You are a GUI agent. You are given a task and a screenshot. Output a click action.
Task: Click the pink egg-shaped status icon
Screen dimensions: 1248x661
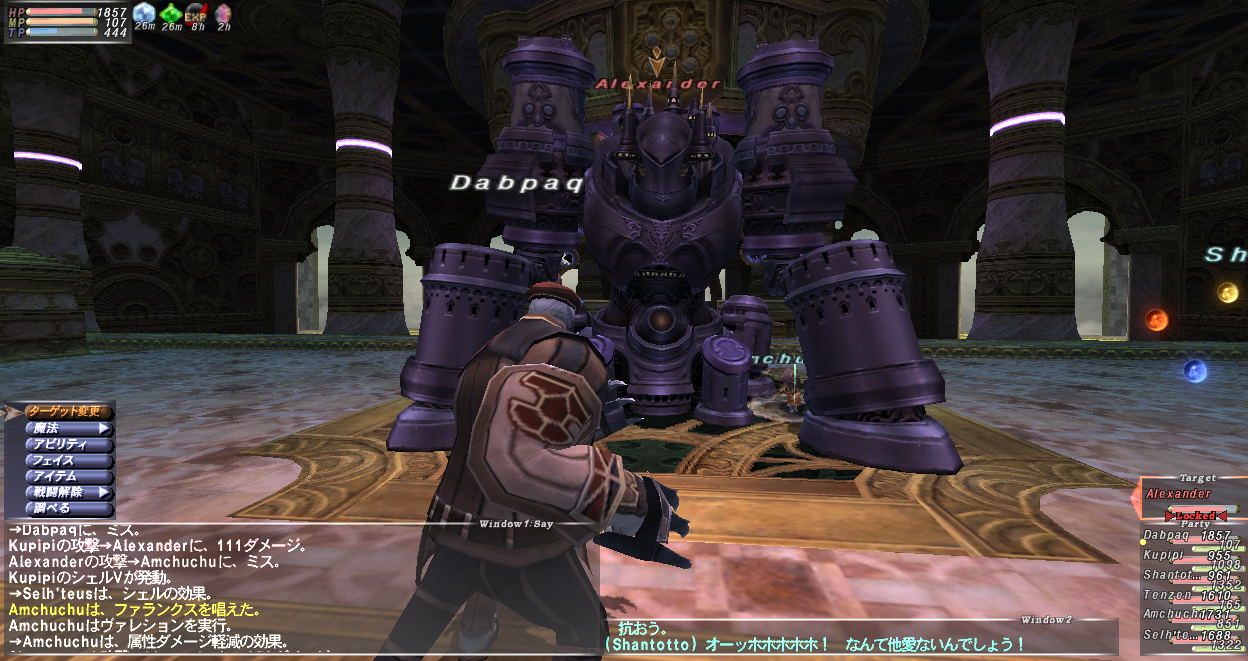coord(223,13)
